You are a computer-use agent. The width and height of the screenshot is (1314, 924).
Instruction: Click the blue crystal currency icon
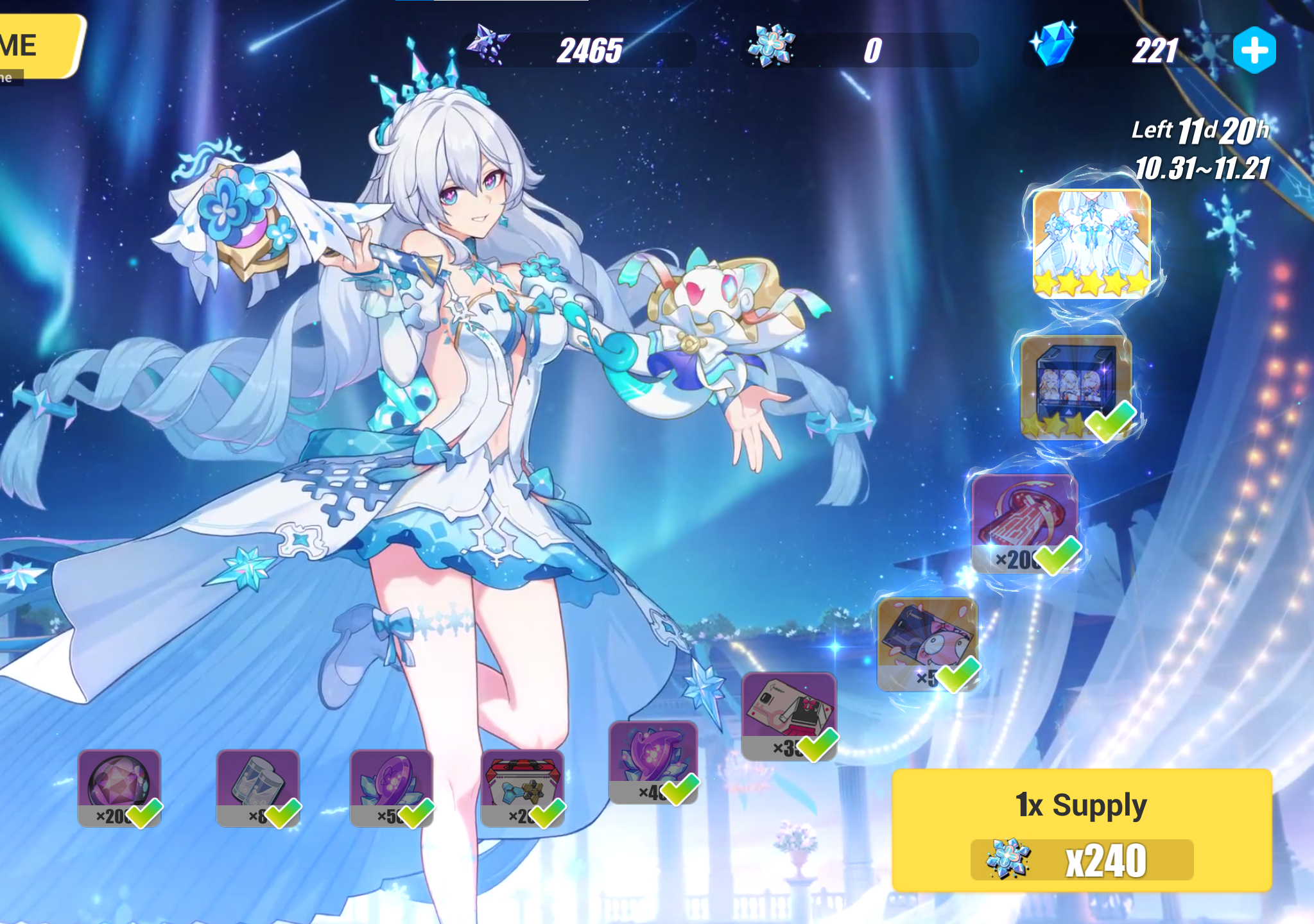point(1053,44)
